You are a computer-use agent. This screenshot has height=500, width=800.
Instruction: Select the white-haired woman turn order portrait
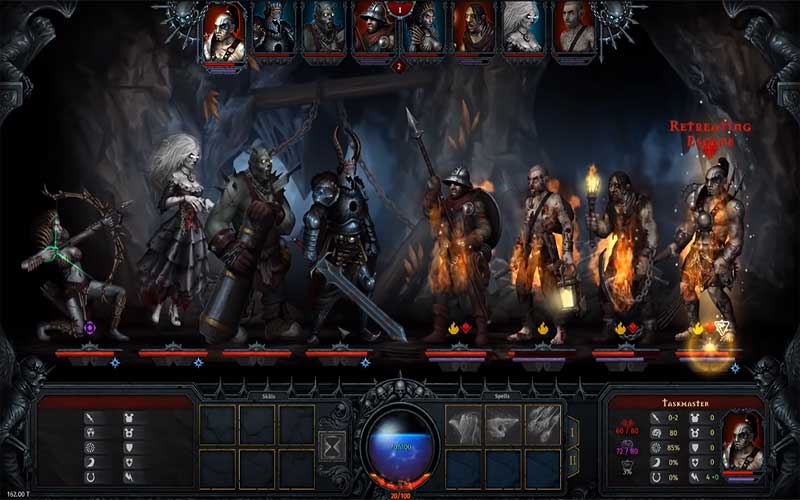coord(522,27)
